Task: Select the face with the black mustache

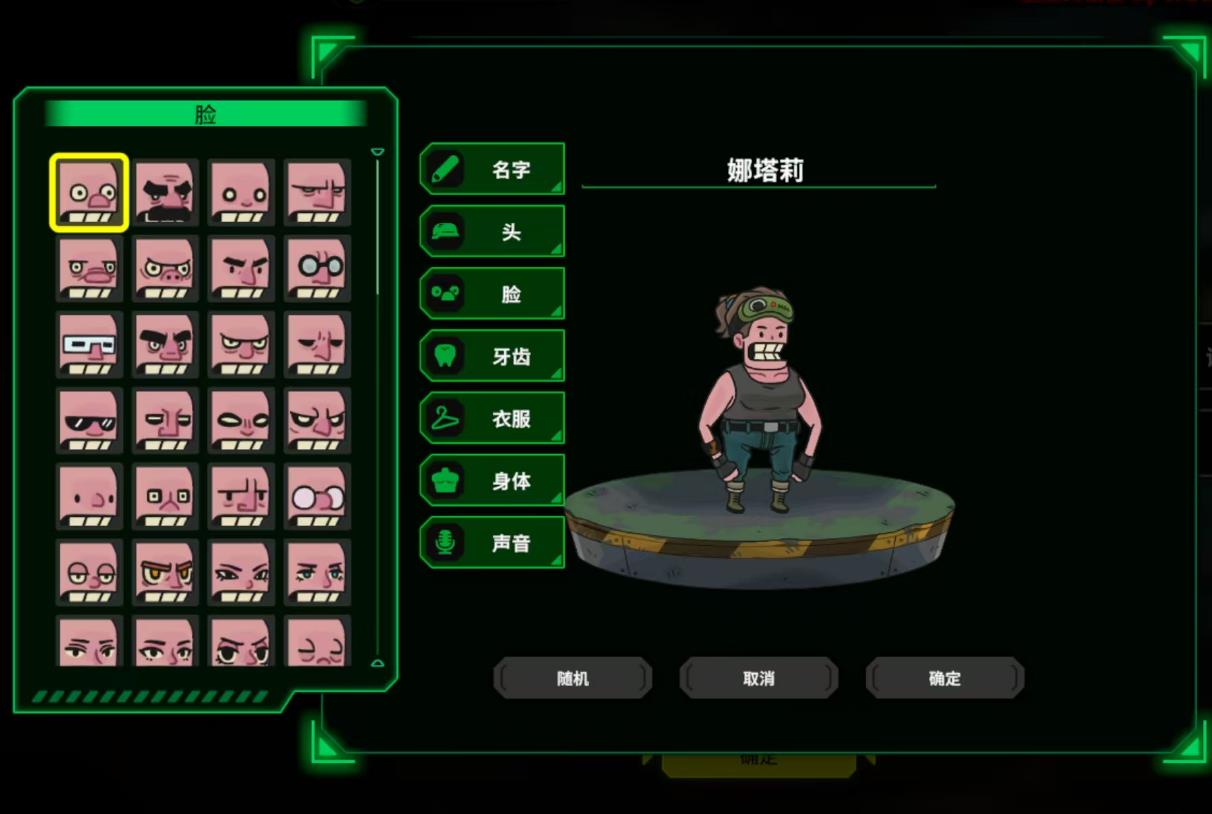Action: pyautogui.click(x=166, y=192)
